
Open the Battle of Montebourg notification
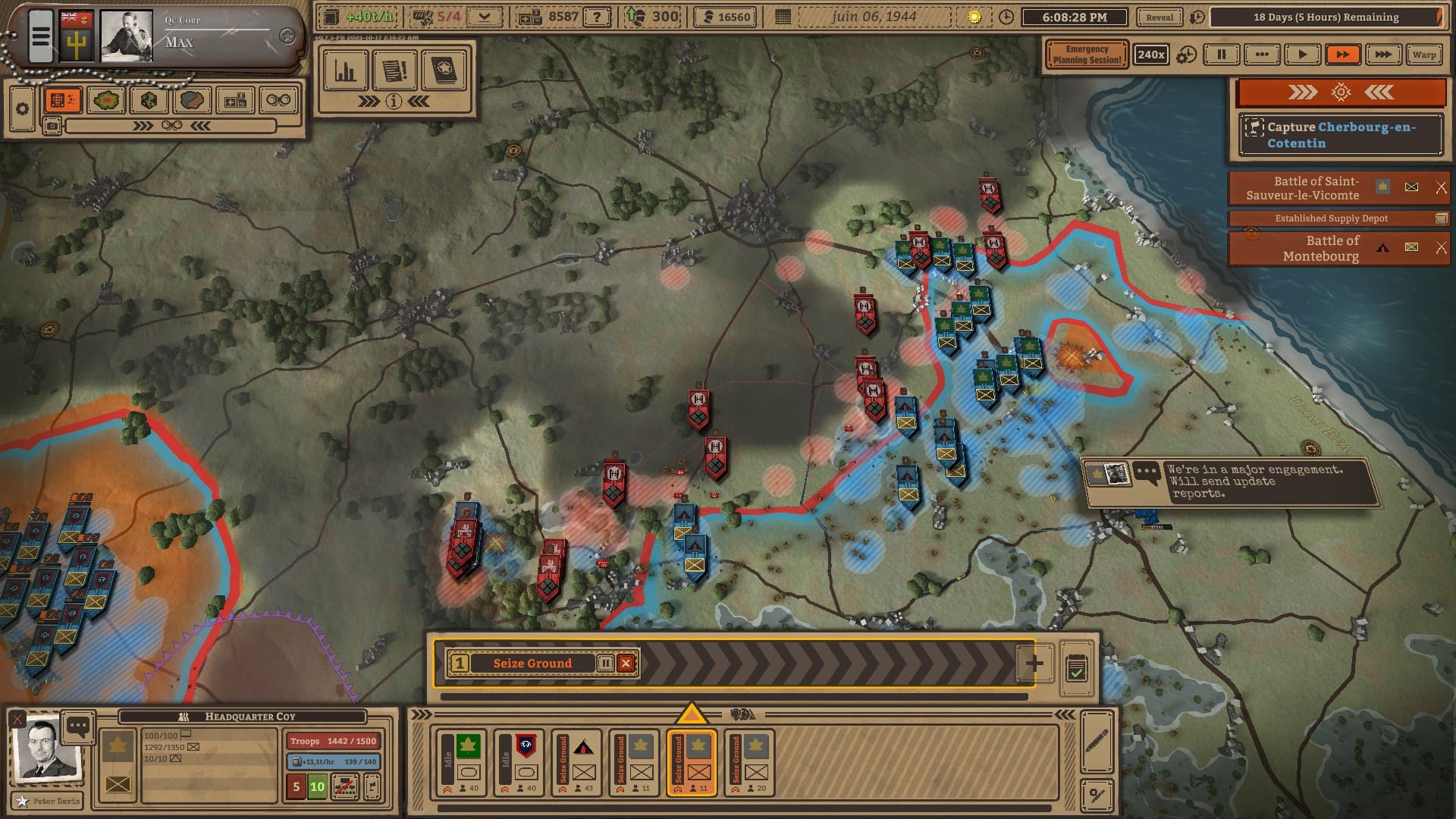click(1320, 248)
